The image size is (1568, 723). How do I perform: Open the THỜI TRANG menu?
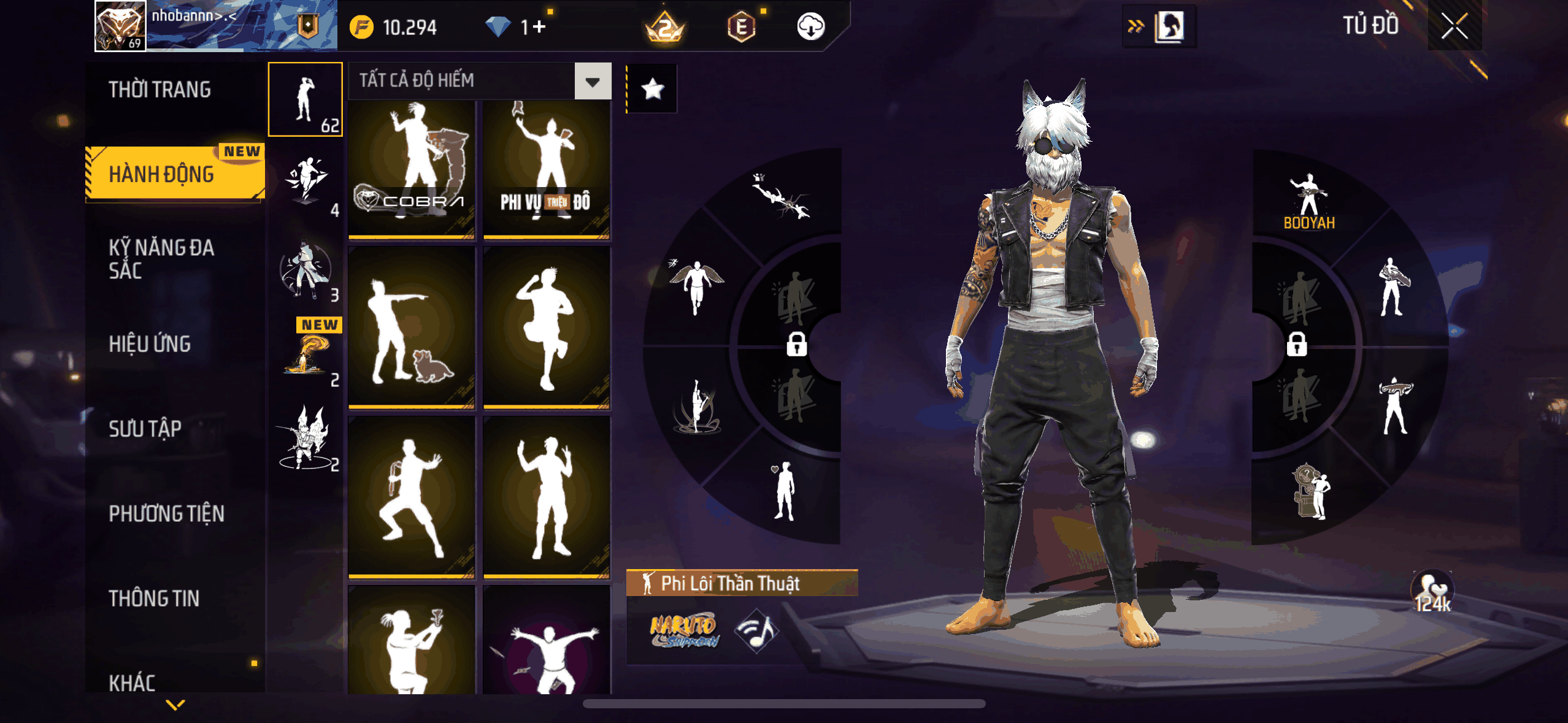[160, 90]
